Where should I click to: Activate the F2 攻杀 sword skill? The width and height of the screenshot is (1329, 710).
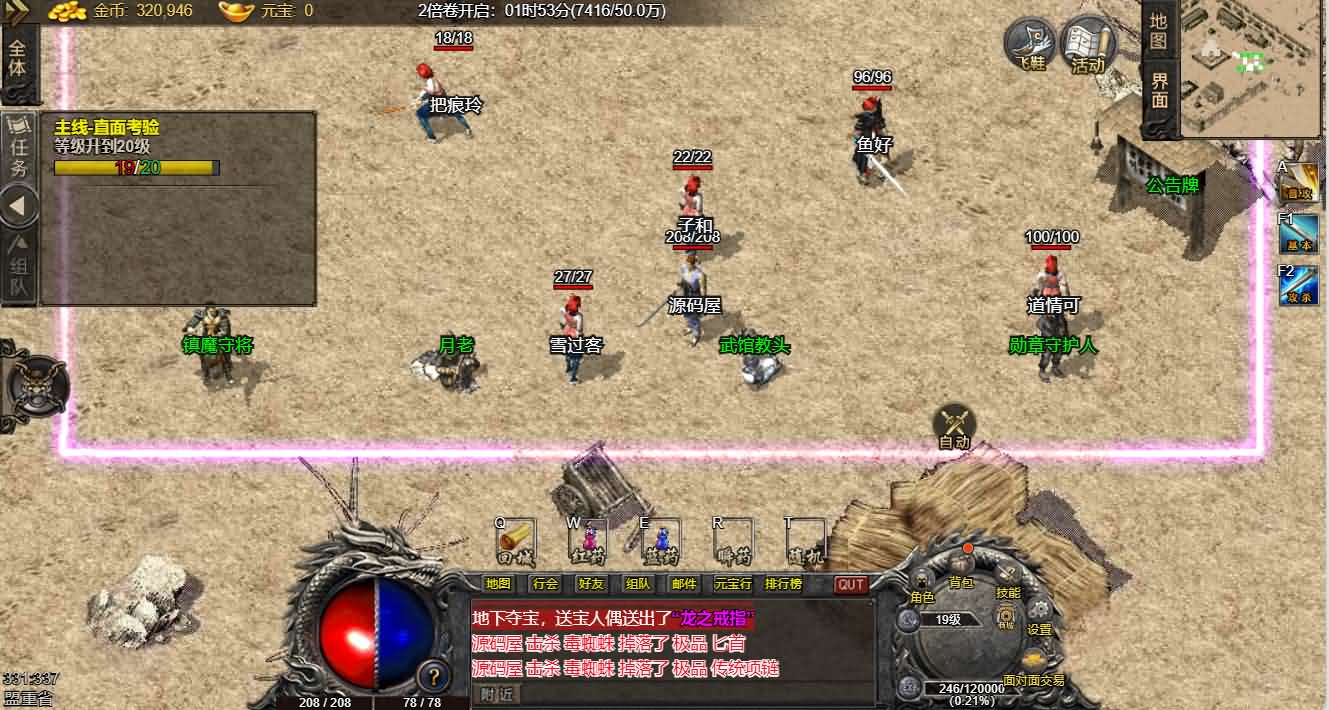(1299, 286)
